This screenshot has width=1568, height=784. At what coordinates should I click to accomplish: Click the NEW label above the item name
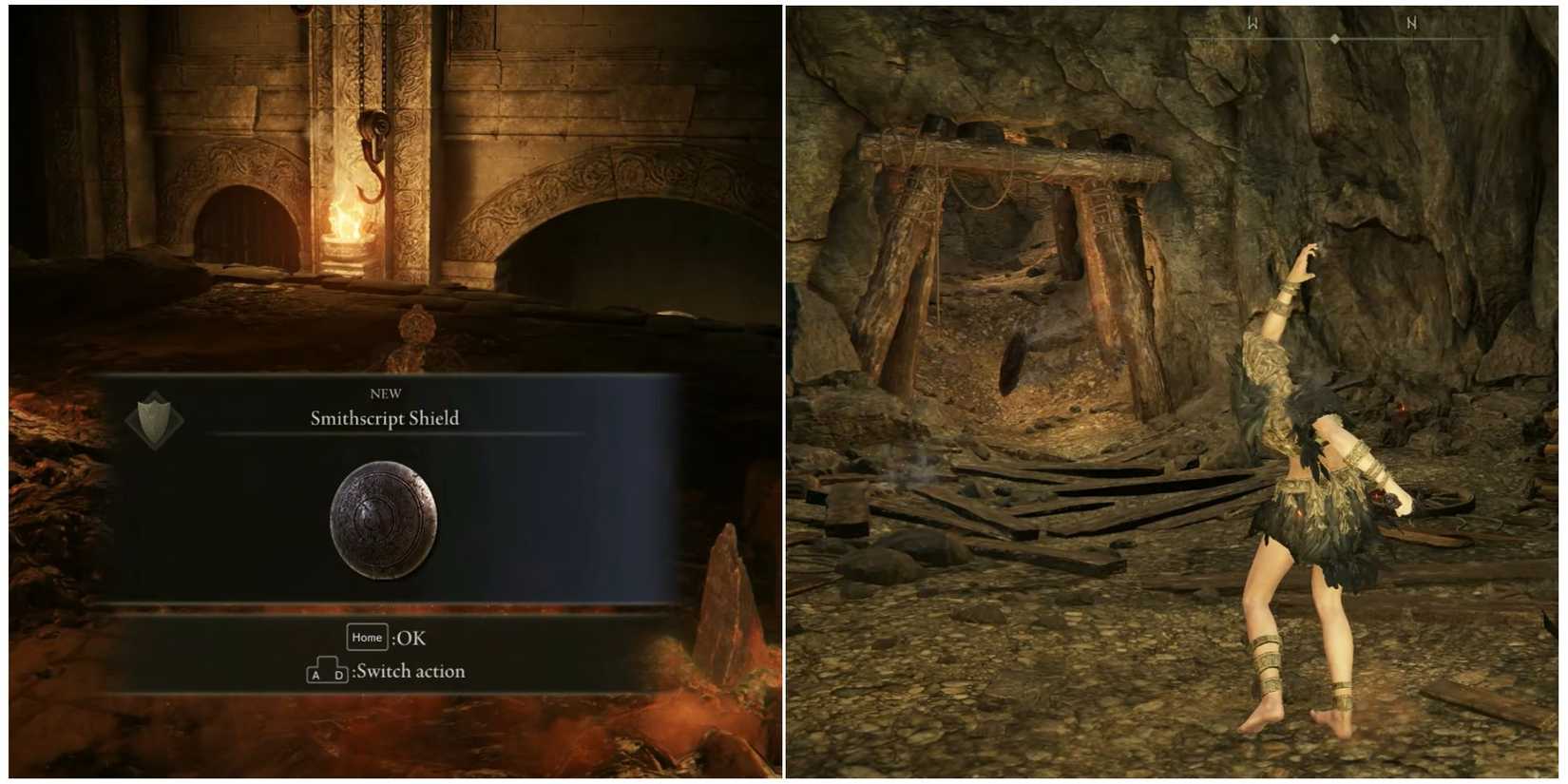coord(384,392)
